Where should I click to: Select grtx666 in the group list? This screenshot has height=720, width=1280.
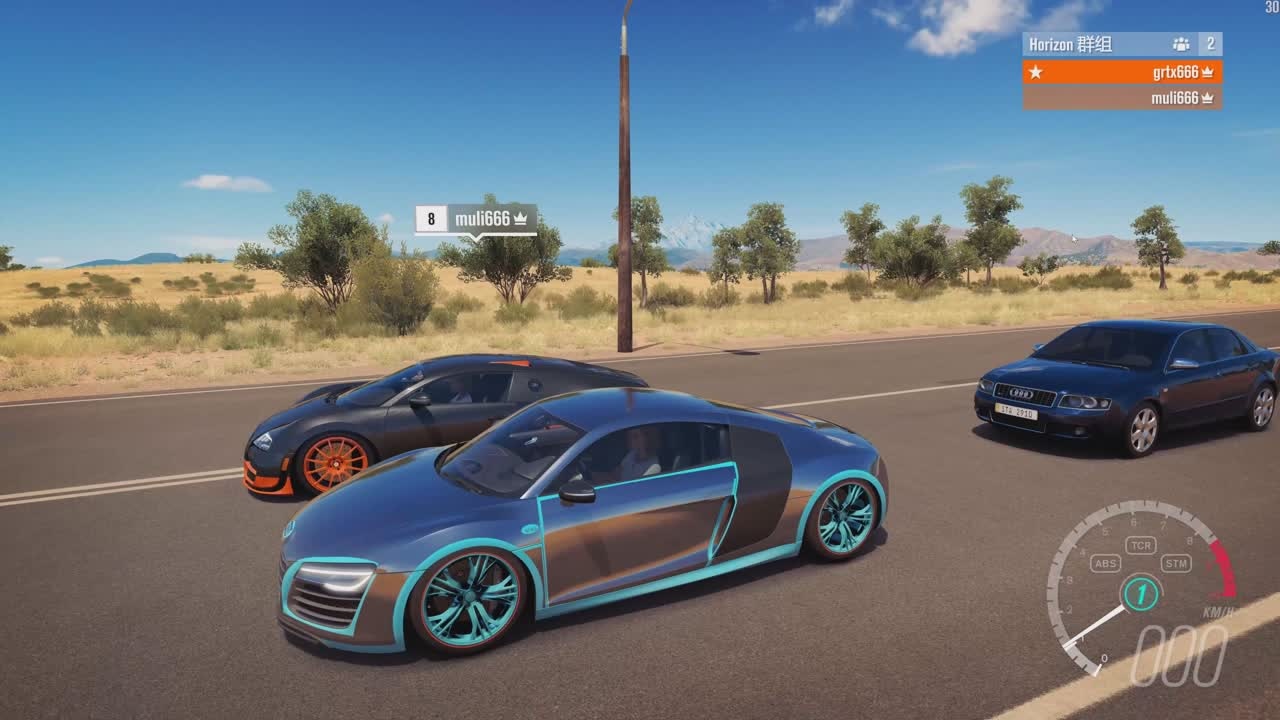point(1122,72)
